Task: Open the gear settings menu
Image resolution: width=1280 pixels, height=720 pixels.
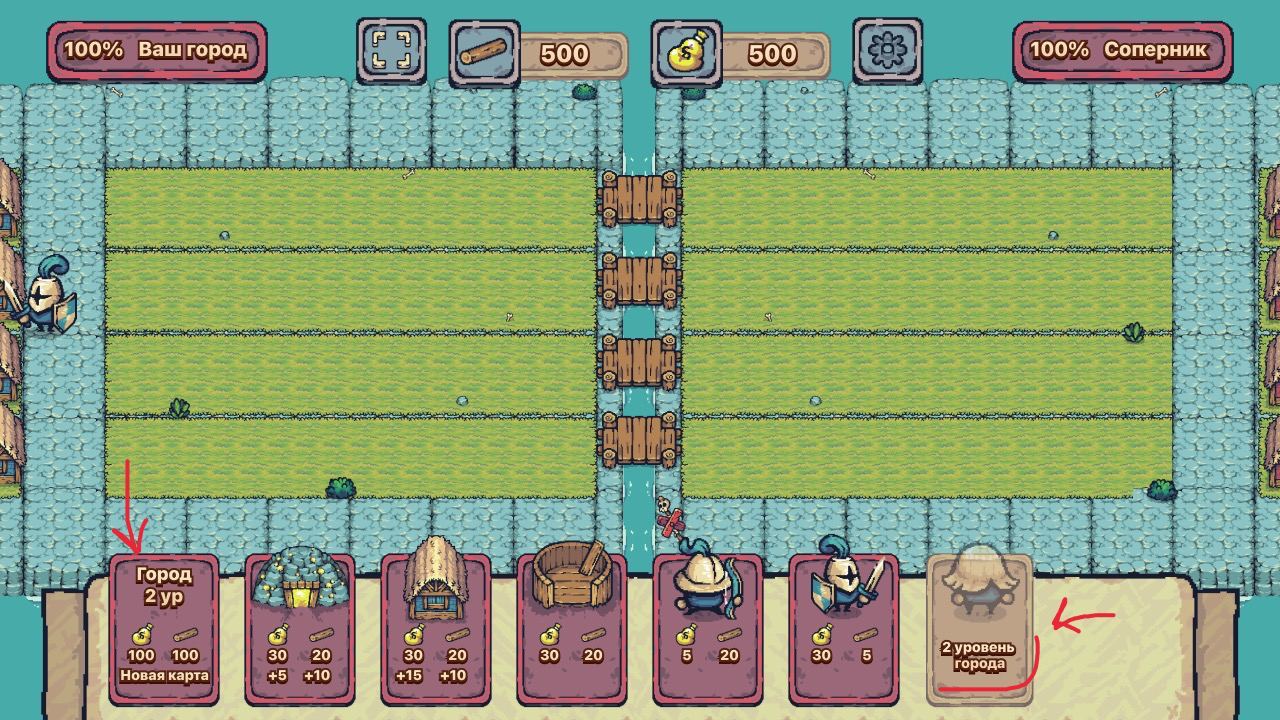Action: tap(887, 50)
